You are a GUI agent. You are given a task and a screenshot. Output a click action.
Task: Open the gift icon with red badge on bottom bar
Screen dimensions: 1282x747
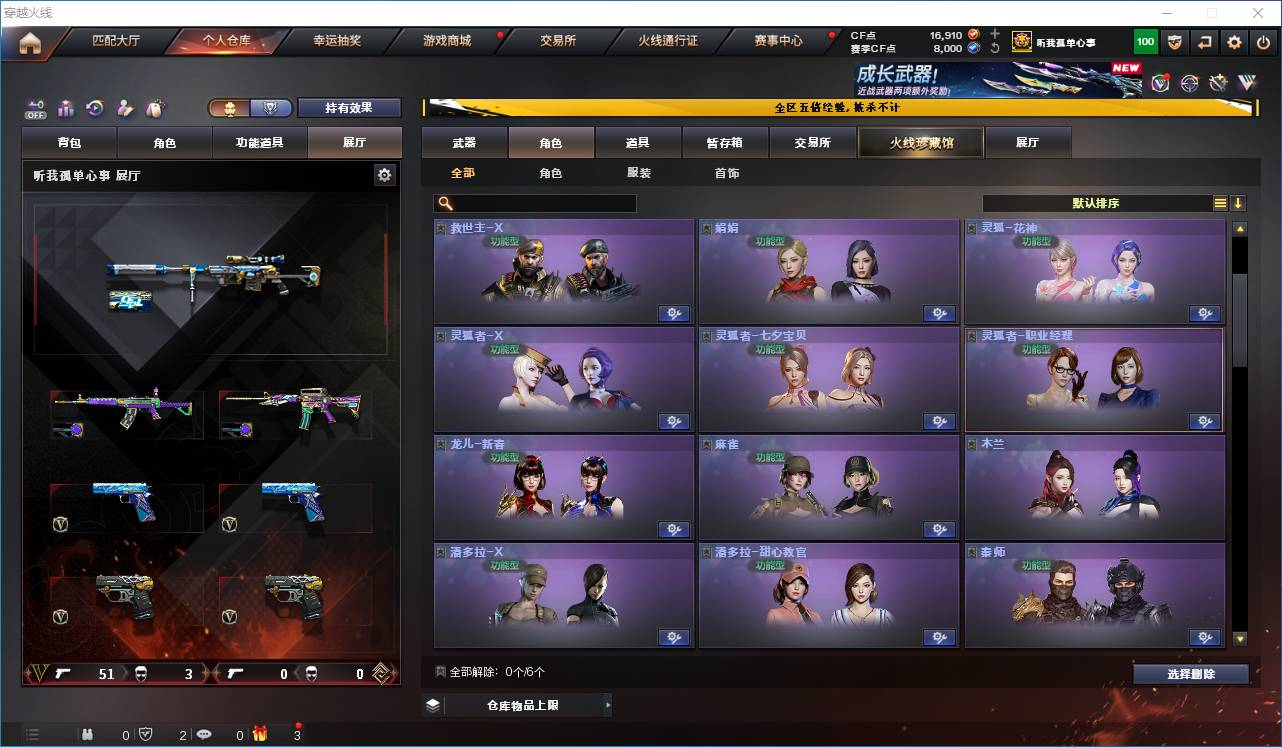(260, 734)
